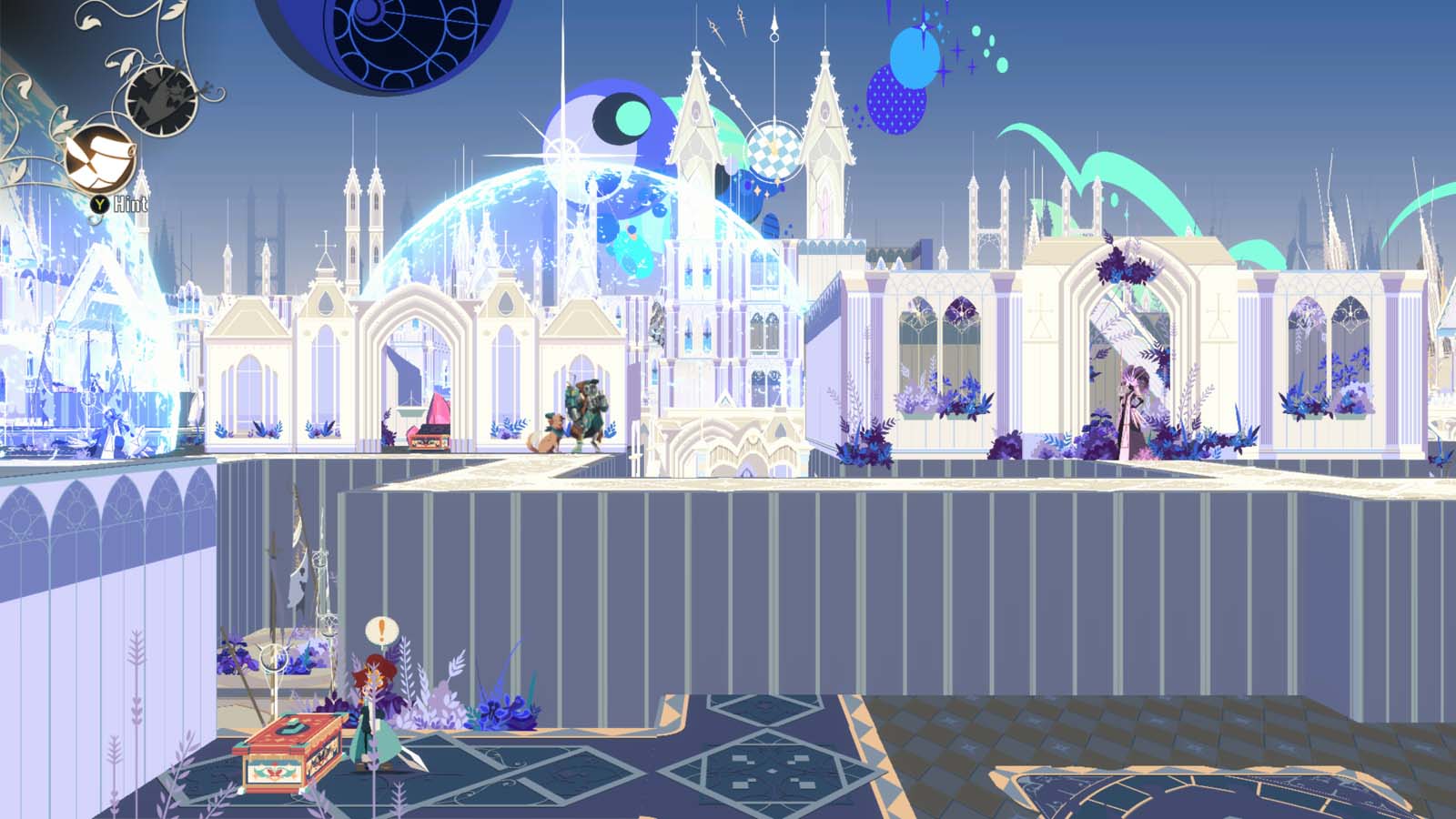This screenshot has height=819, width=1456.
Task: Click the Hint label text
Action: (x=130, y=205)
